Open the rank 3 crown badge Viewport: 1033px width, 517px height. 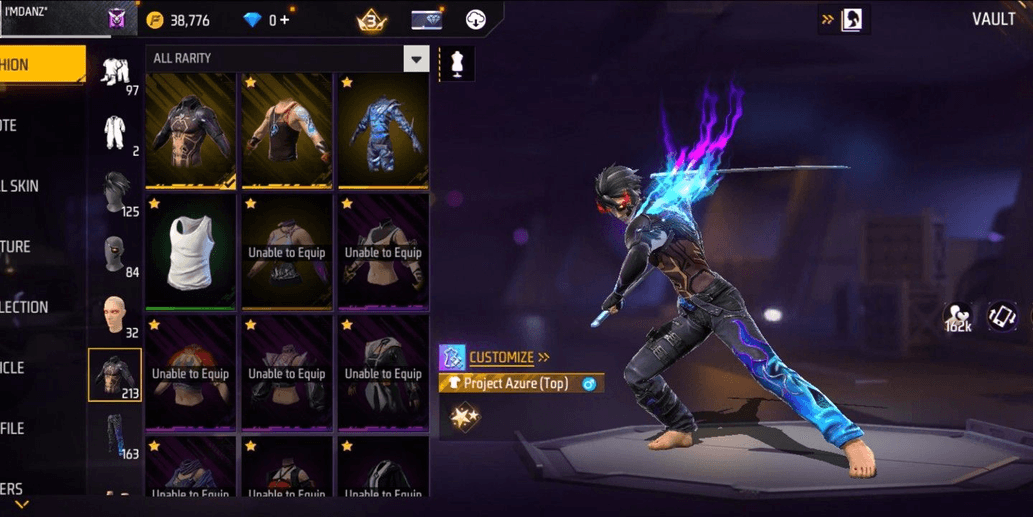click(372, 20)
